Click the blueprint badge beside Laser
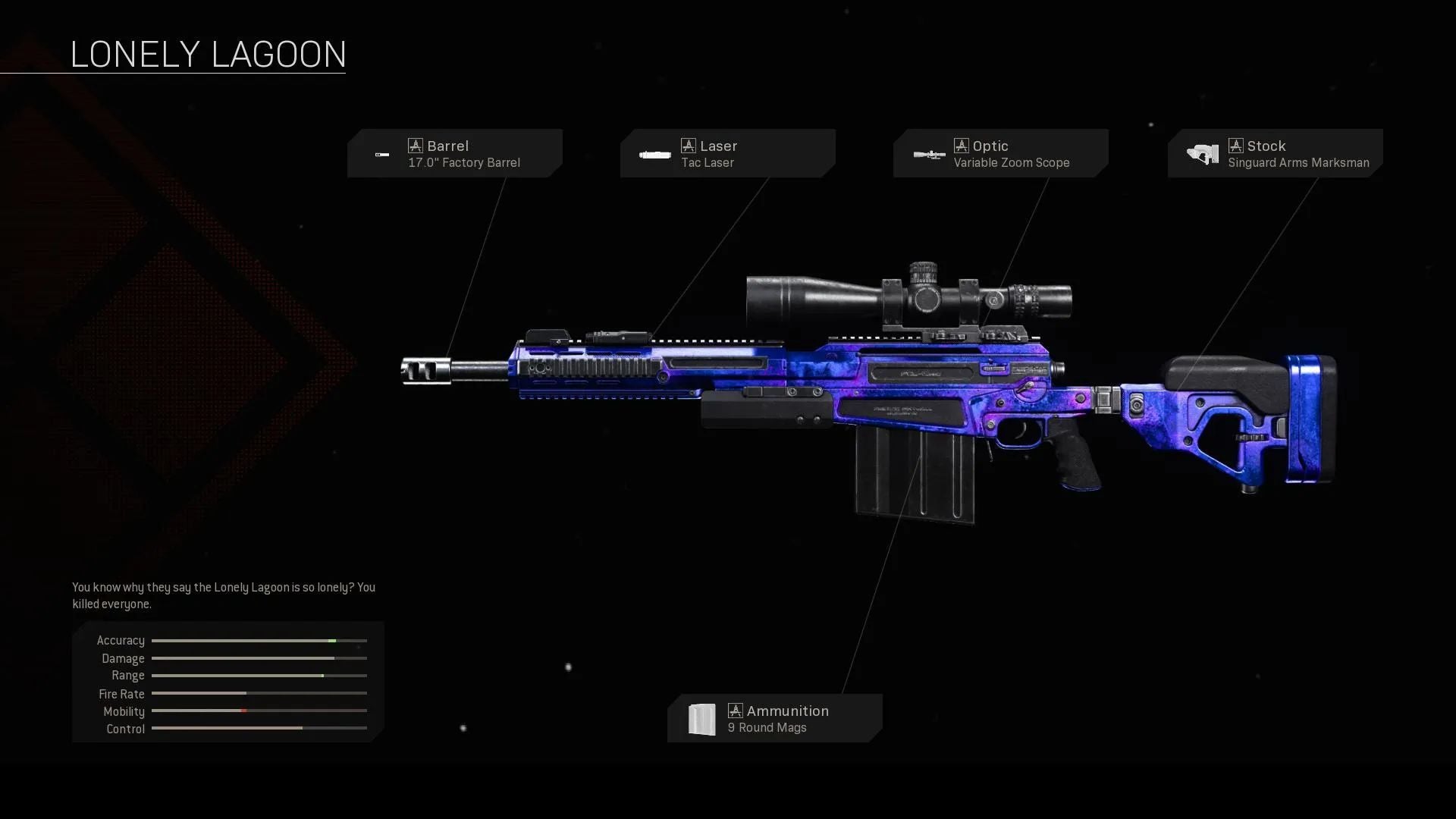The height and width of the screenshot is (819, 1456). pos(689,145)
